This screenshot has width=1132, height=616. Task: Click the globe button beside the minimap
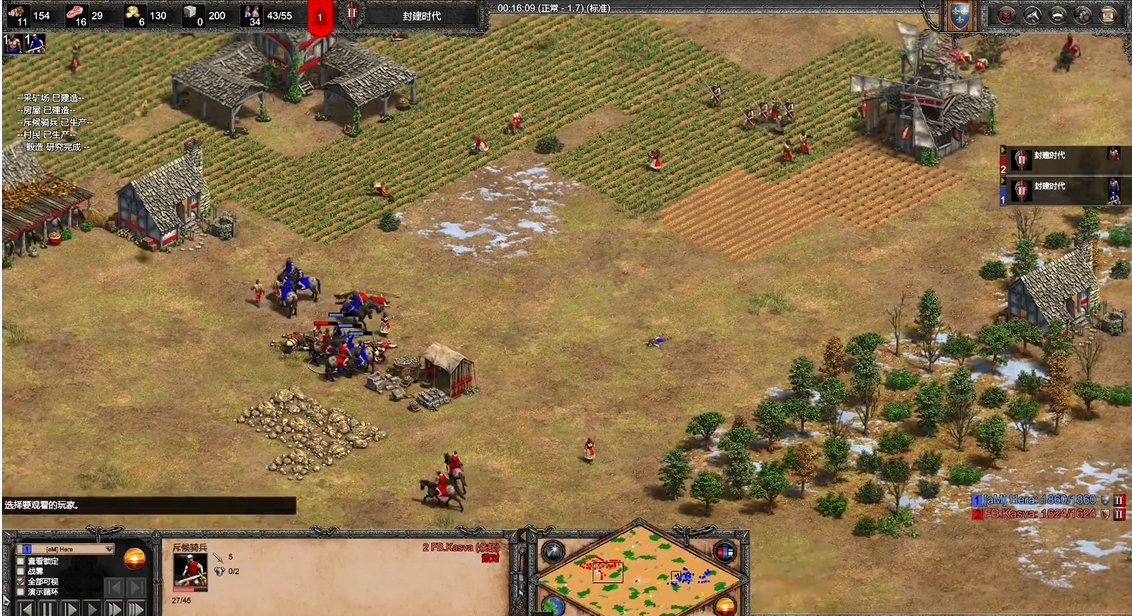[x=553, y=604]
